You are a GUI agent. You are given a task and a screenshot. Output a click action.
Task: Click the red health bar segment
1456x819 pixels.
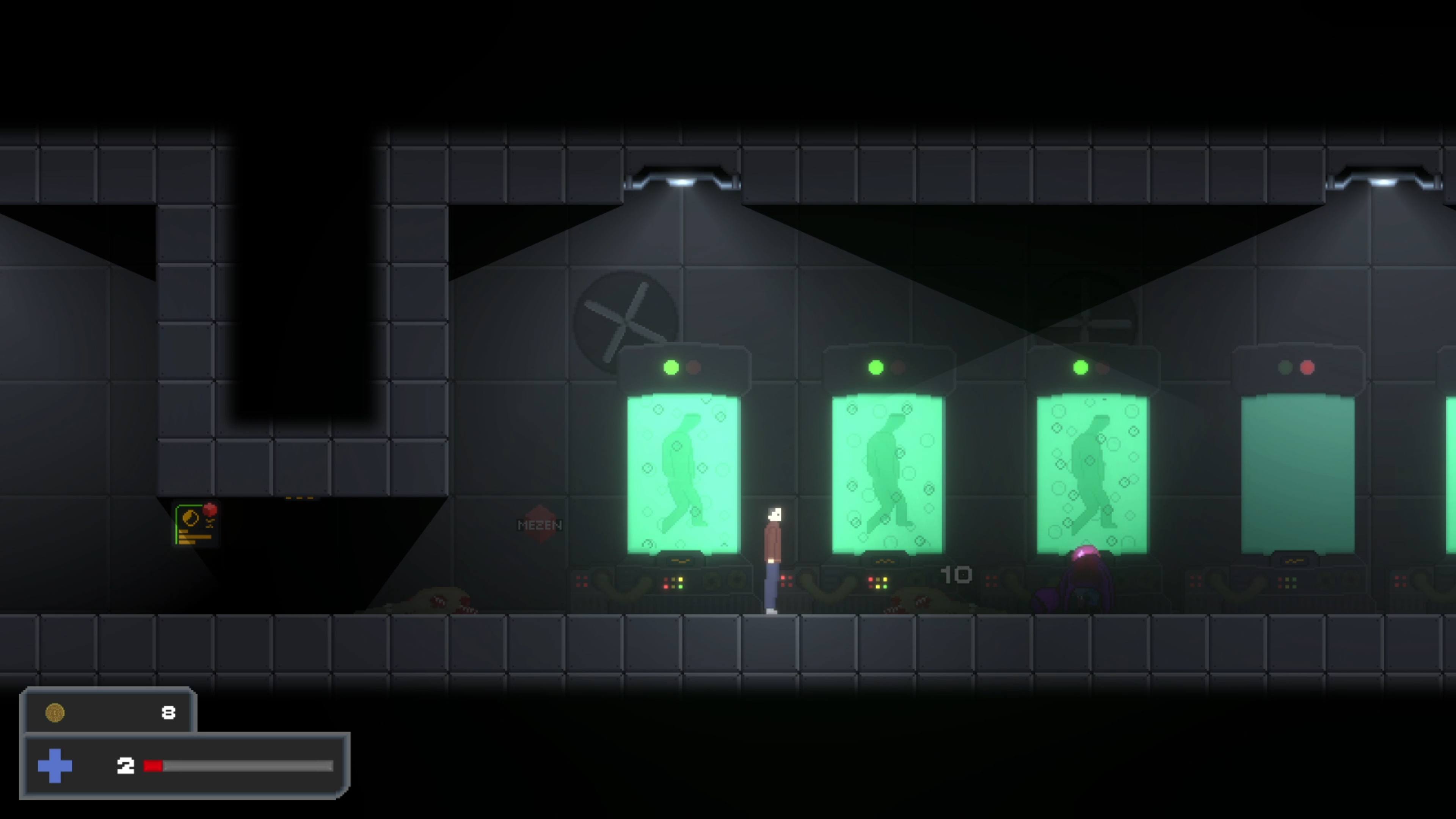click(154, 766)
